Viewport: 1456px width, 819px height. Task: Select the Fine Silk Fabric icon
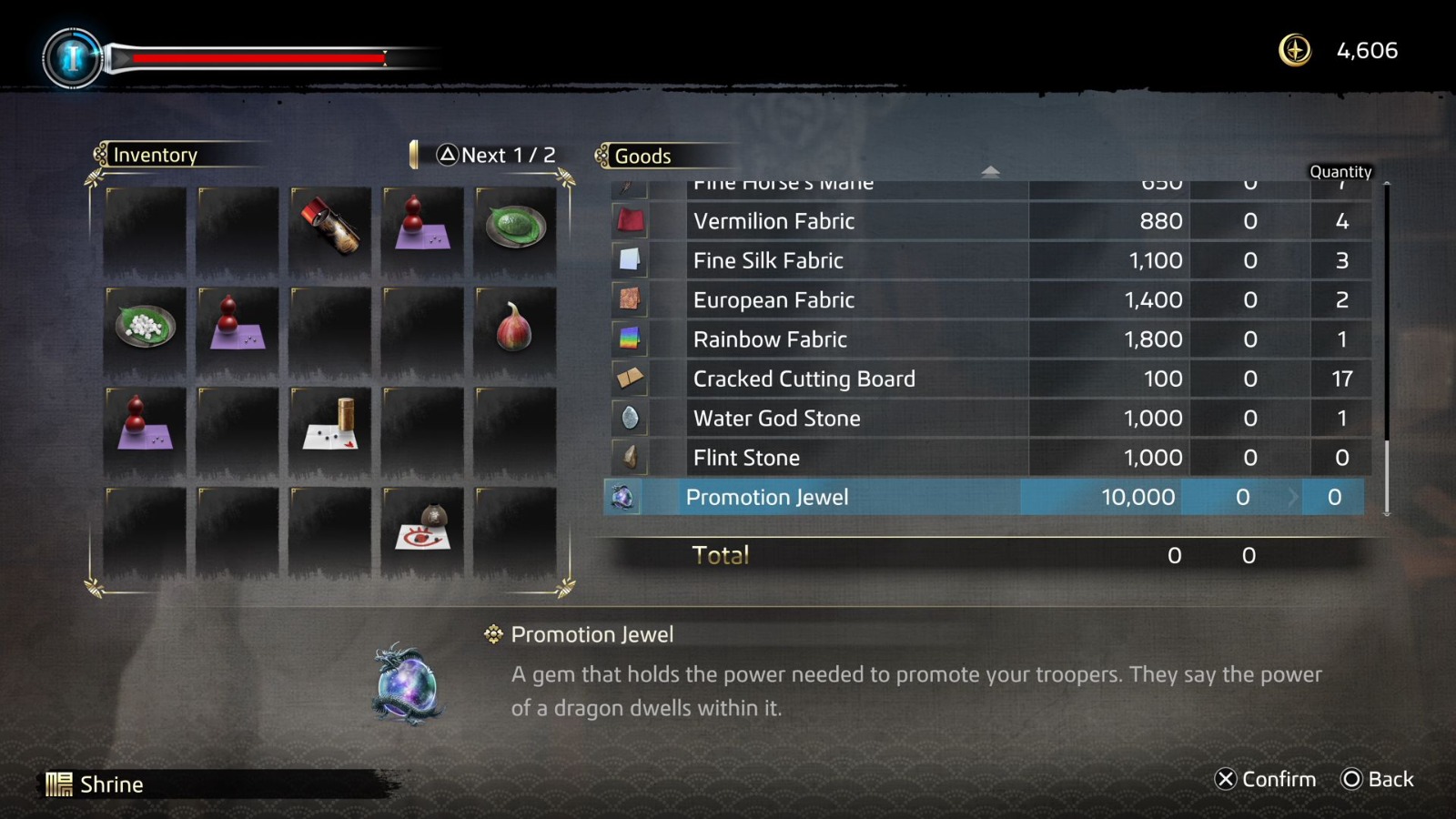click(x=629, y=260)
